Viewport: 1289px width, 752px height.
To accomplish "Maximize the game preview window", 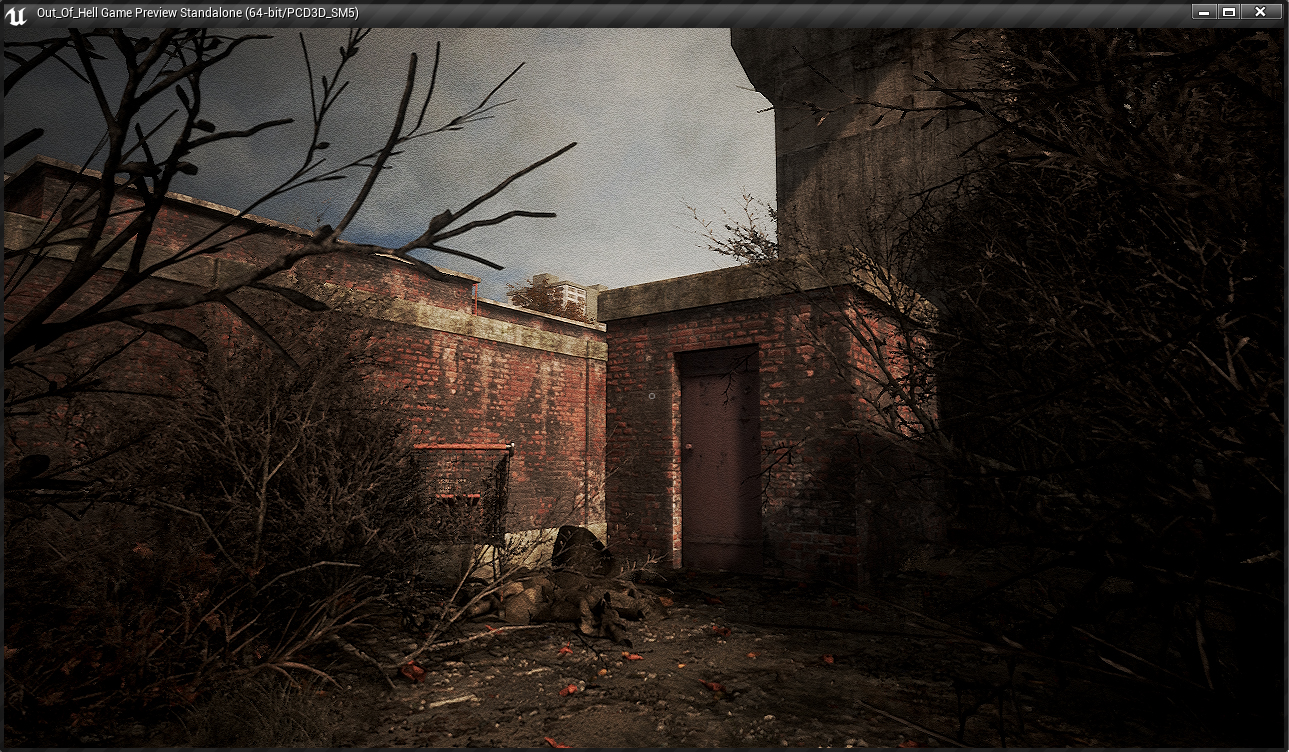I will coord(1229,12).
